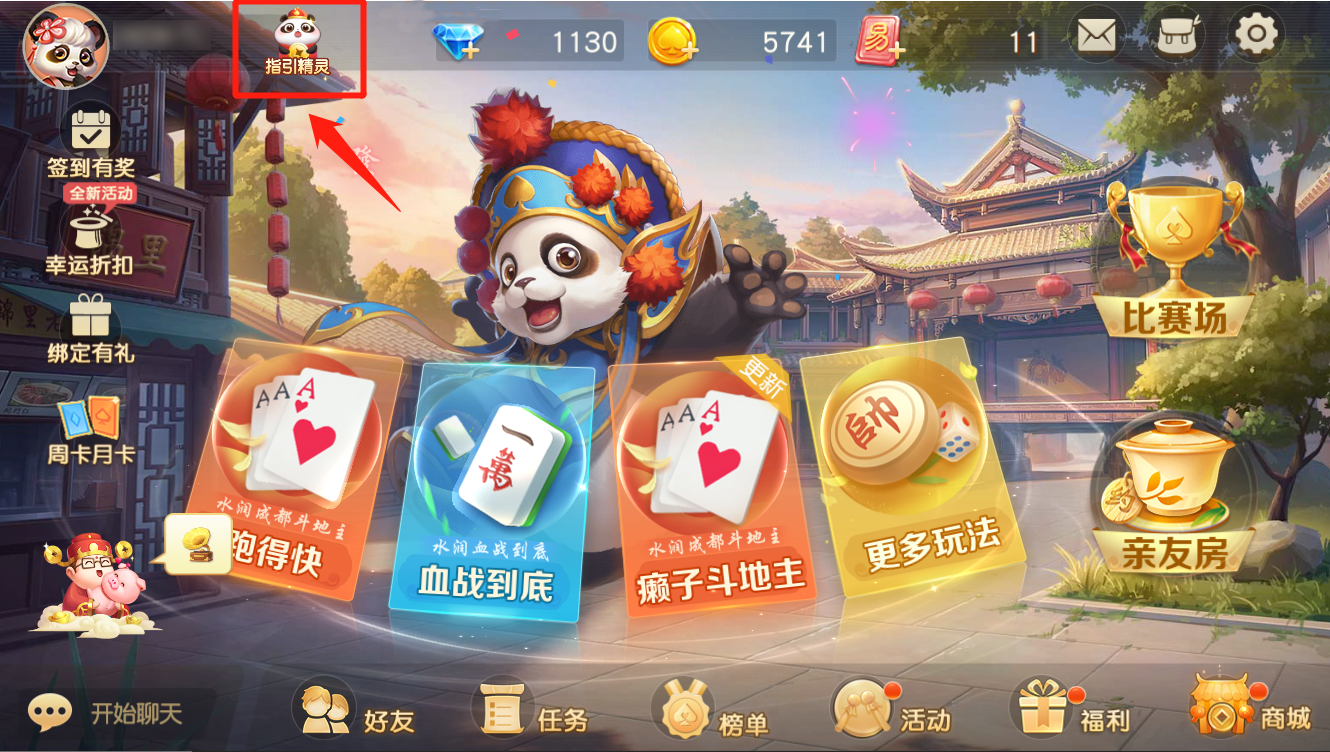The image size is (1330, 752).
Task: Open the 周卡月卡 card pass panel
Action: 88,424
